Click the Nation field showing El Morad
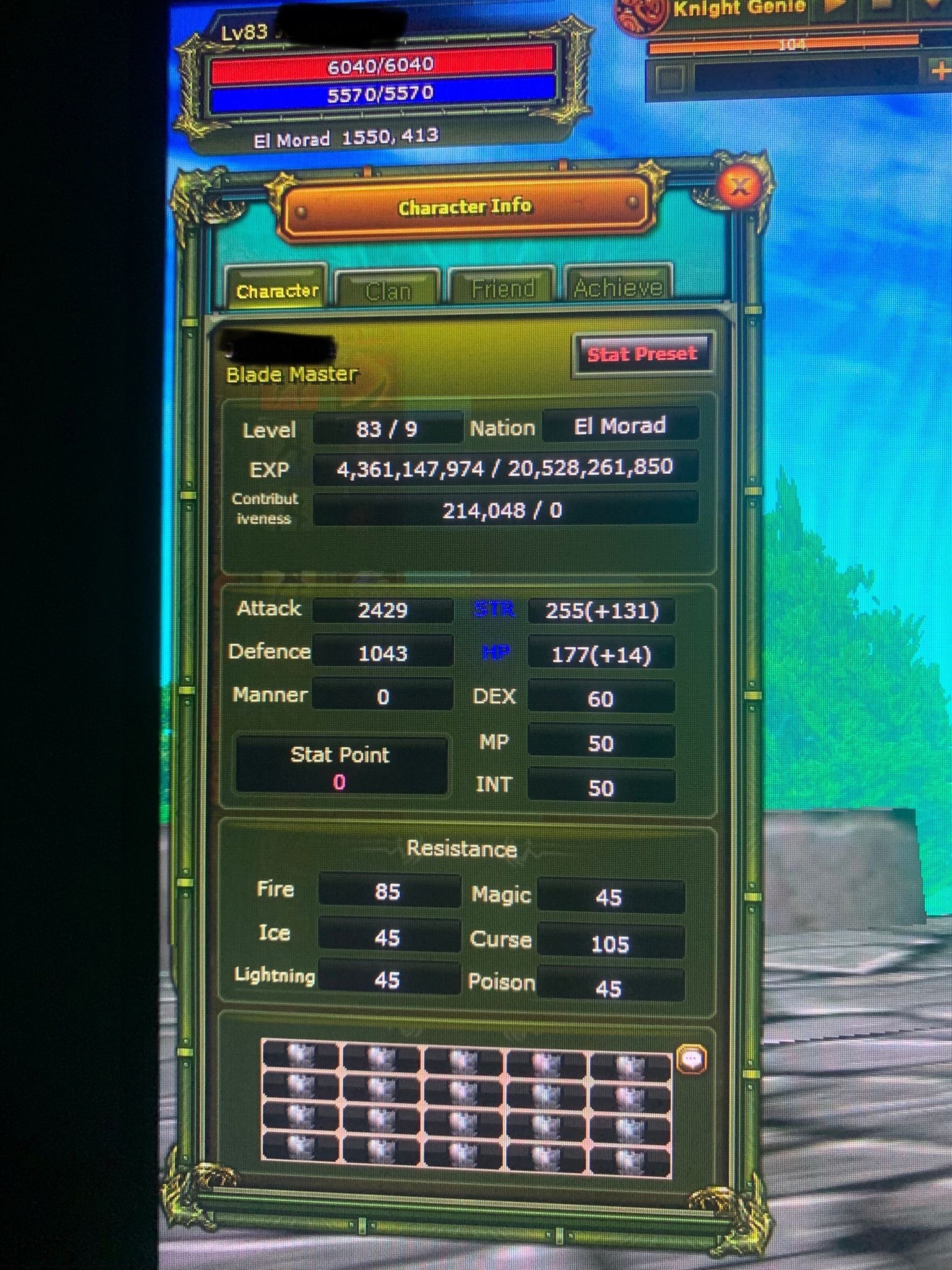The width and height of the screenshot is (952, 1270). 619,426
